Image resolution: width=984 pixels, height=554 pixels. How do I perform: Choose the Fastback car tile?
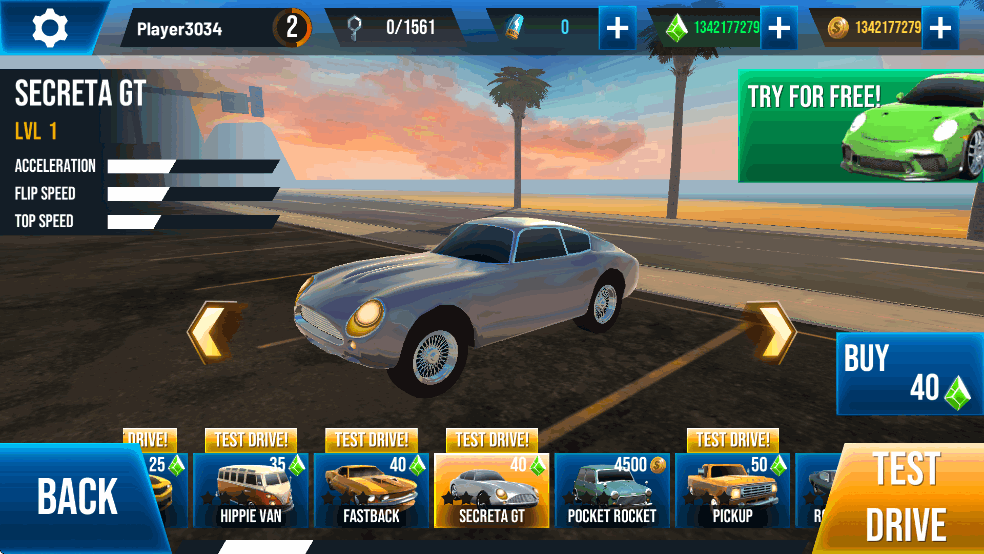coord(372,490)
